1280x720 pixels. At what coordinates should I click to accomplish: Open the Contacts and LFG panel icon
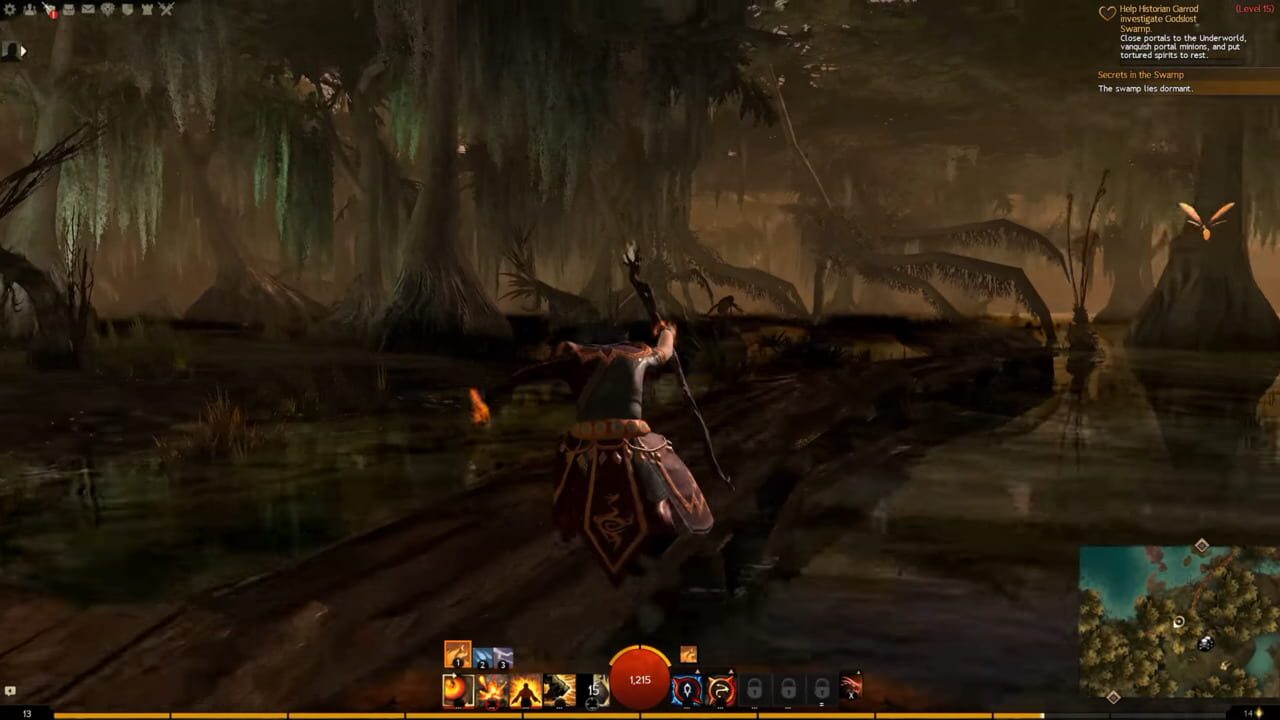[30, 8]
